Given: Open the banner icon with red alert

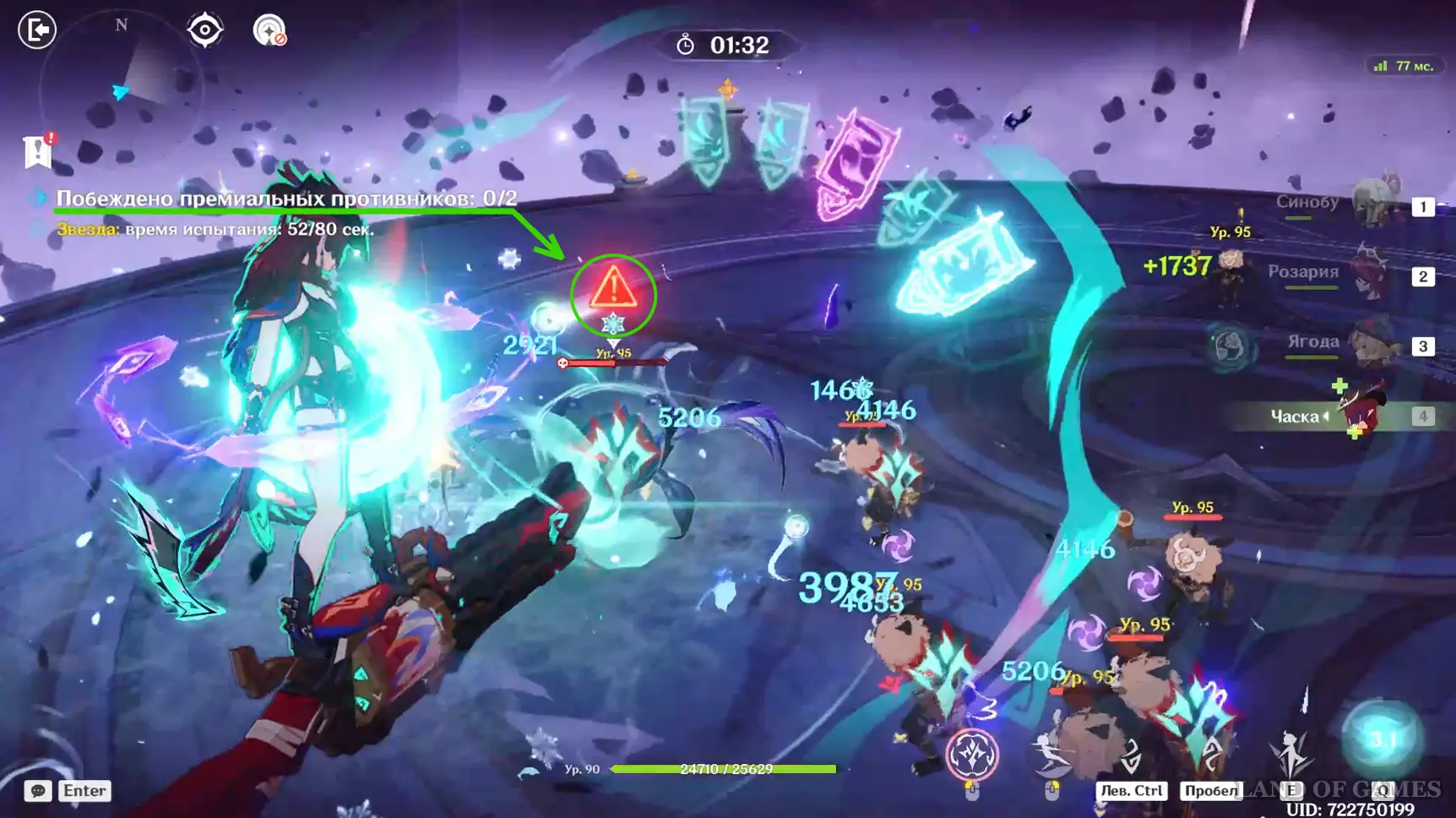Looking at the screenshot, I should [x=38, y=151].
